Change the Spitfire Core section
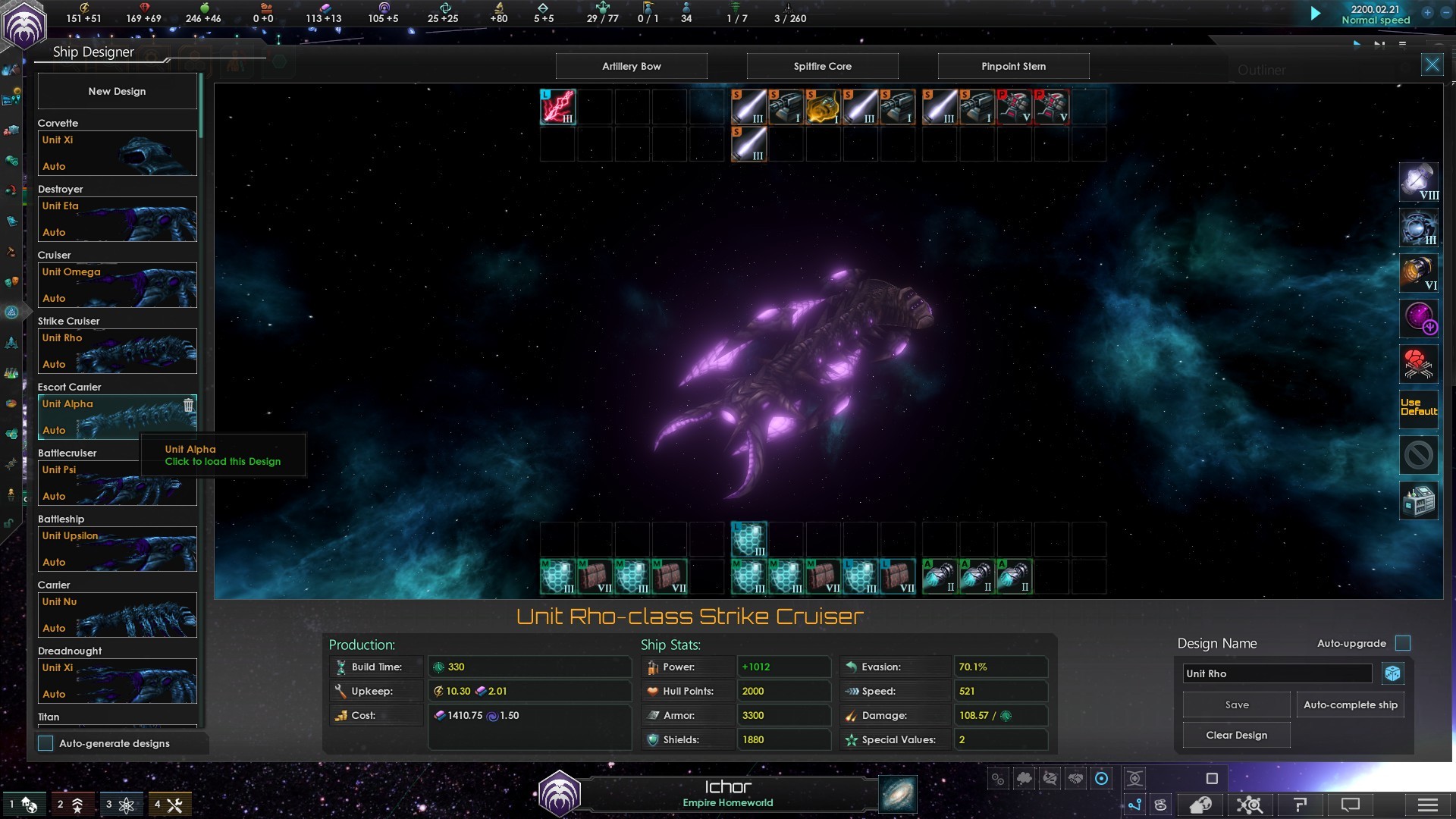The image size is (1456, 819). pos(822,66)
